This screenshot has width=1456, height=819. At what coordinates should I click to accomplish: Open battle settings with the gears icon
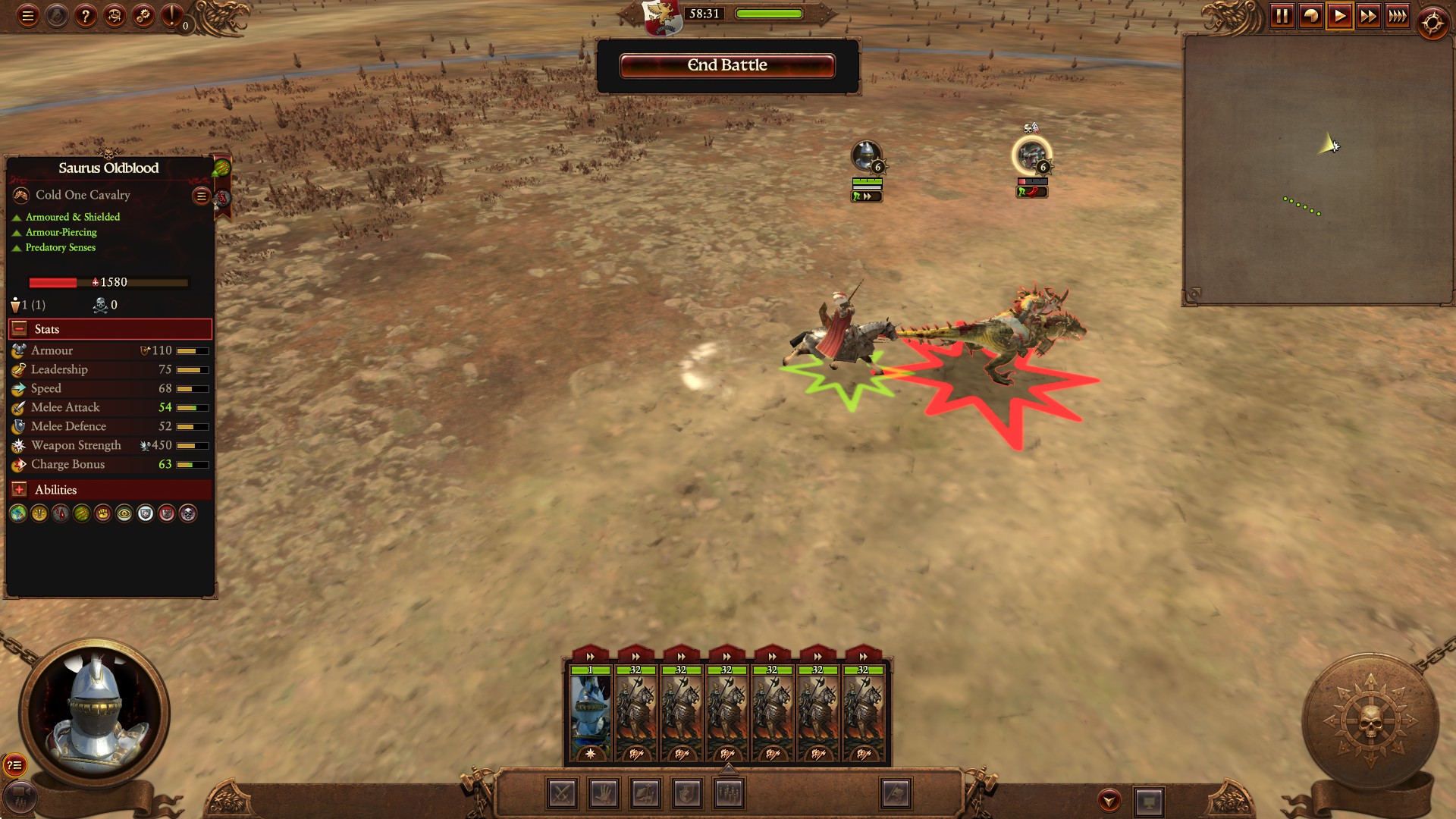coord(142,14)
